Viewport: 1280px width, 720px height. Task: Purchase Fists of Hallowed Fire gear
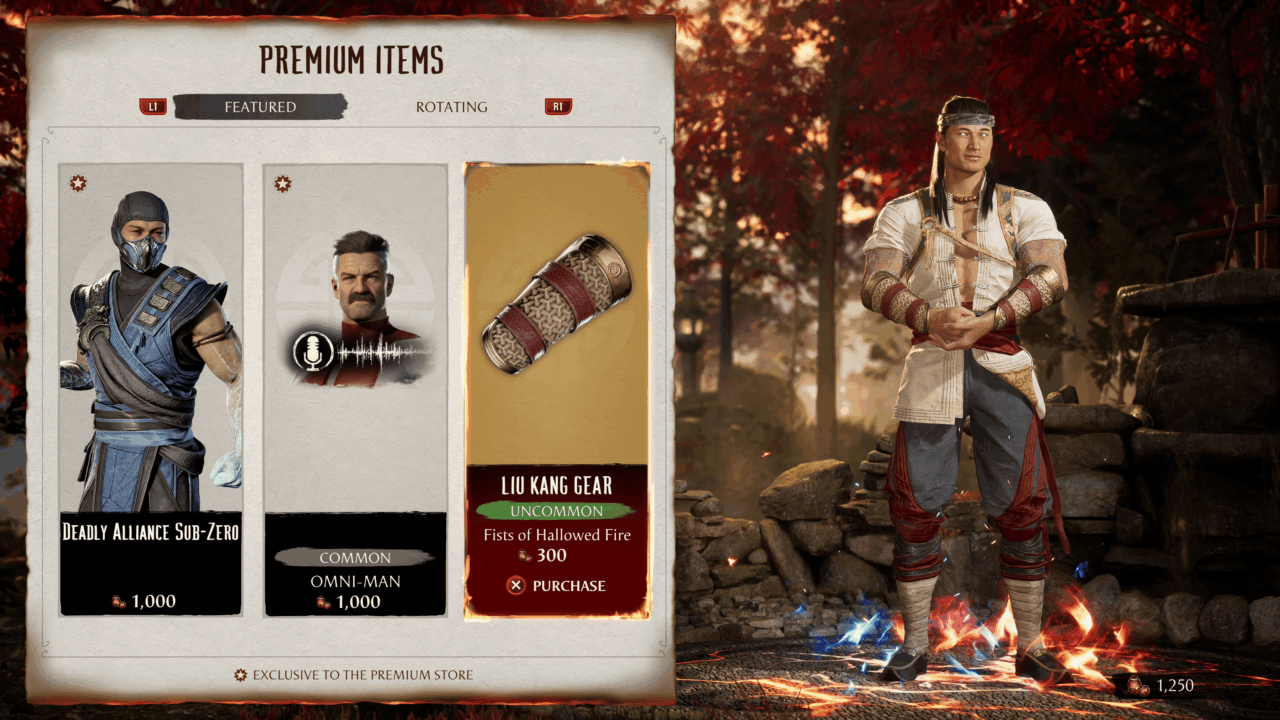(557, 586)
